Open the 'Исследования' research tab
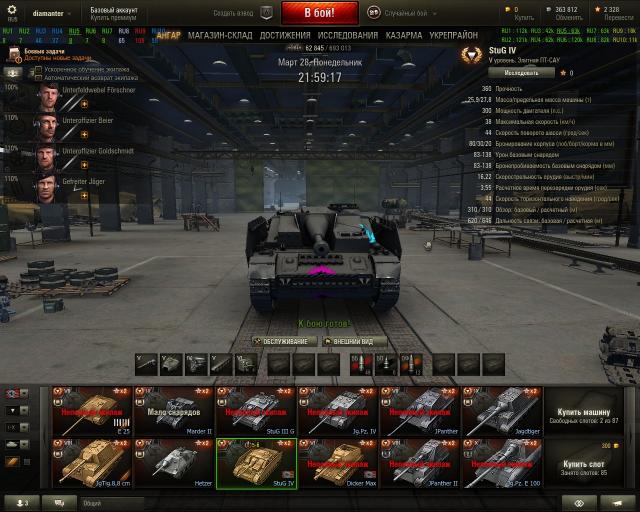The image size is (640, 512). (x=347, y=35)
